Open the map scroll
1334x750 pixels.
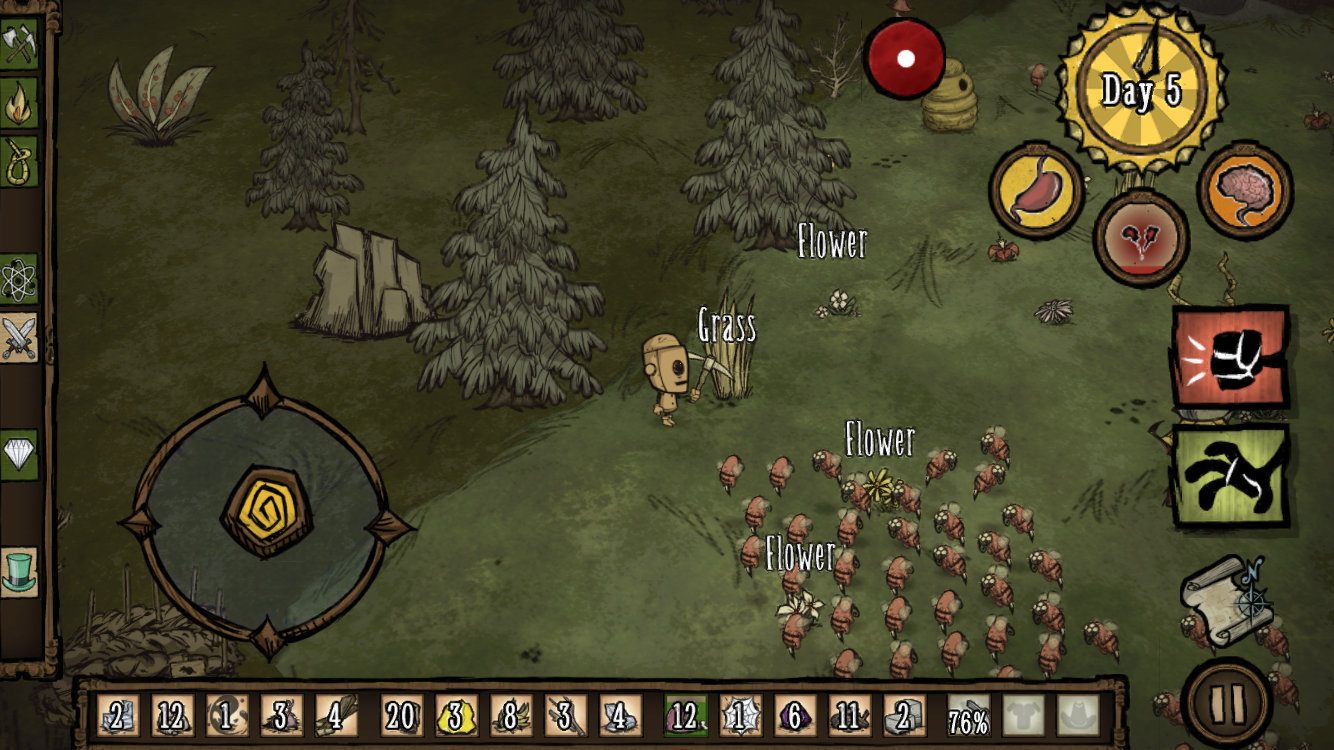tap(1226, 600)
